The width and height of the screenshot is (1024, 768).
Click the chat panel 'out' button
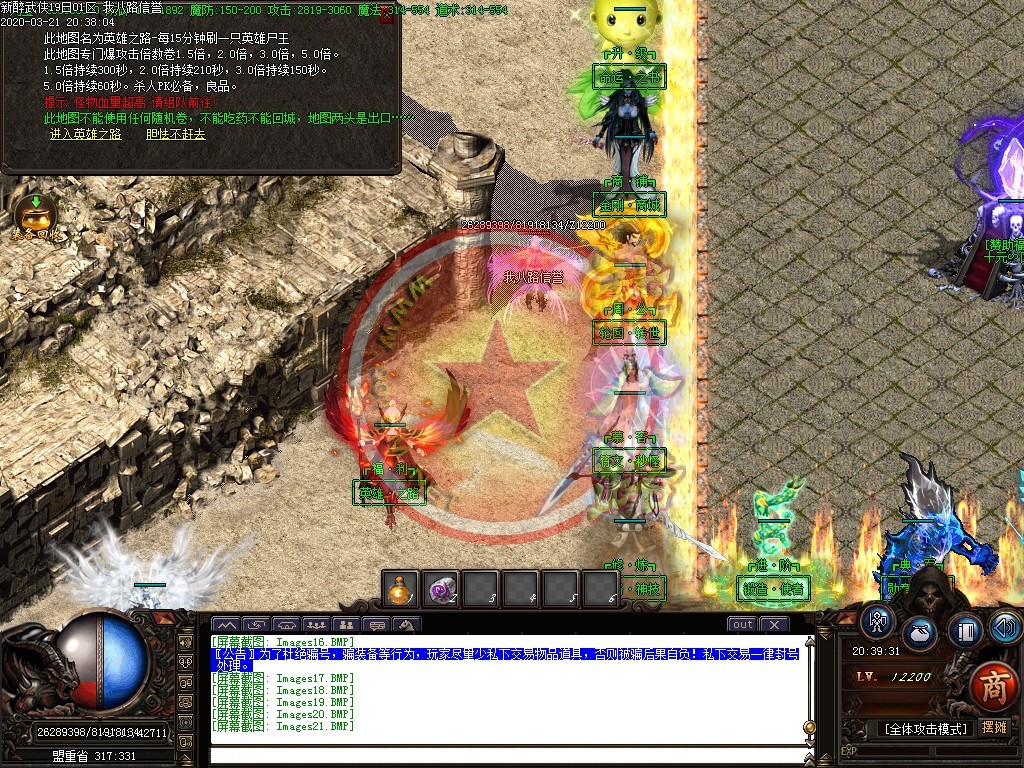pos(742,625)
